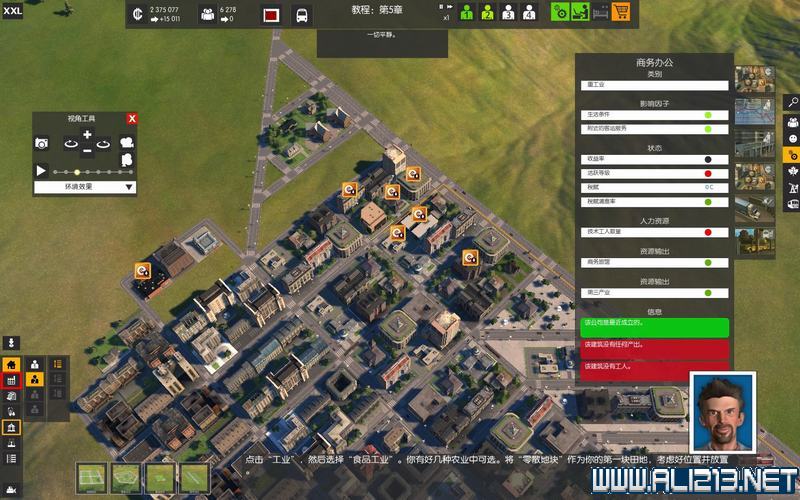Select the housing category house icon
Image resolution: width=800 pixels, height=500 pixels.
pyautogui.click(x=12, y=365)
